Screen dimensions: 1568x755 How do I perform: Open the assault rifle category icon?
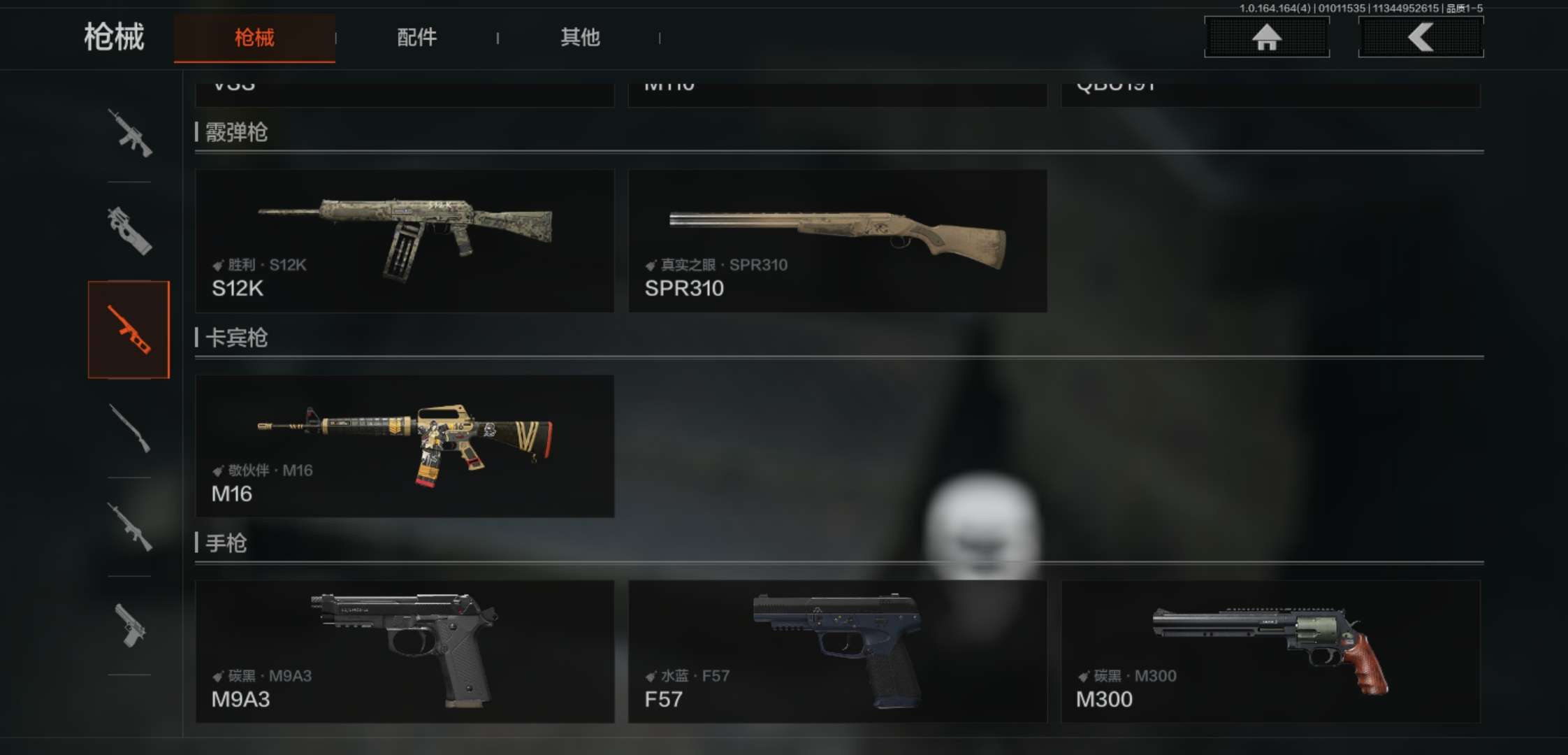coord(129,133)
